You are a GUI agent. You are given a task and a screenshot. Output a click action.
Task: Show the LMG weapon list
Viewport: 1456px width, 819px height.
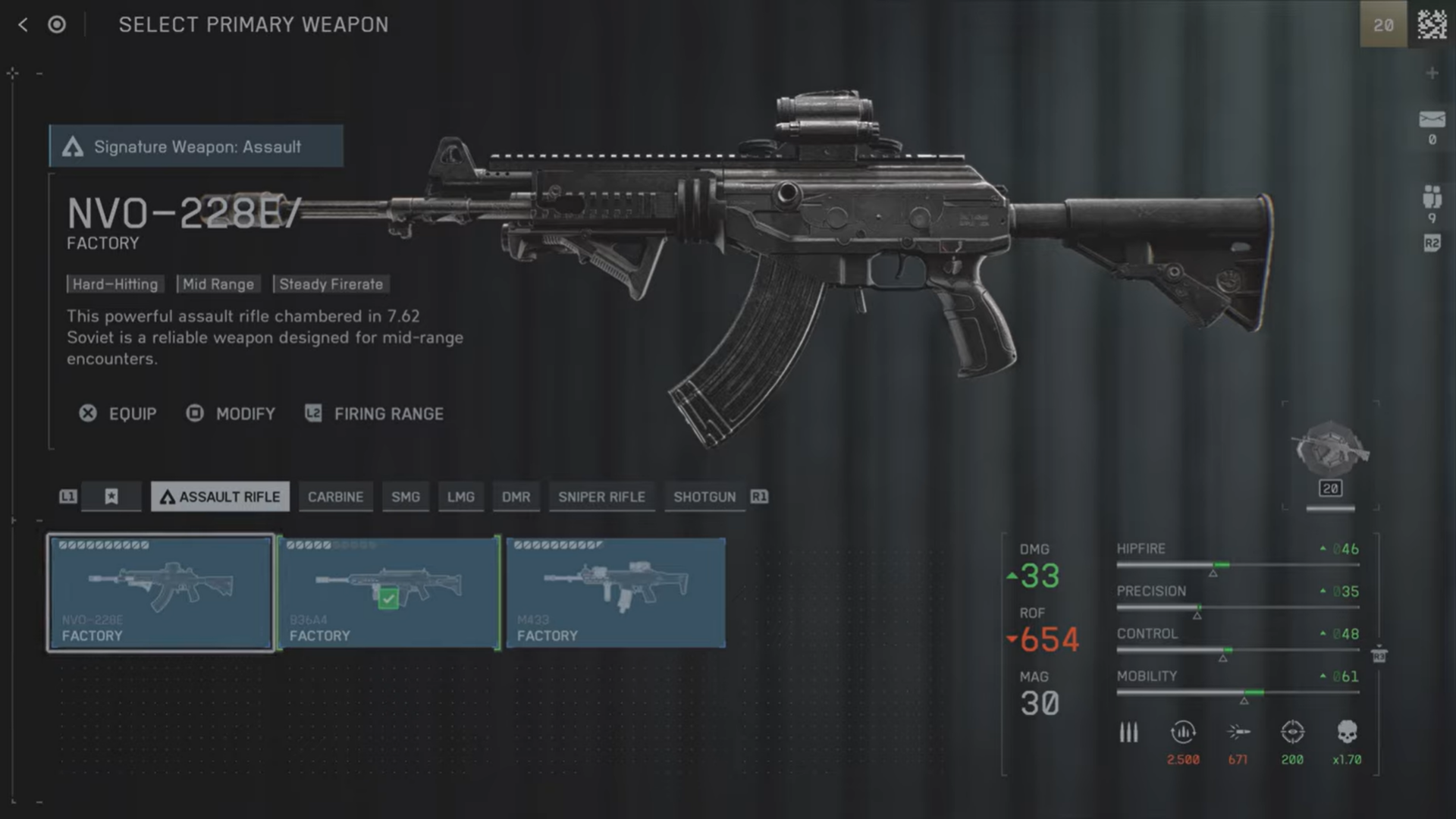point(460,497)
